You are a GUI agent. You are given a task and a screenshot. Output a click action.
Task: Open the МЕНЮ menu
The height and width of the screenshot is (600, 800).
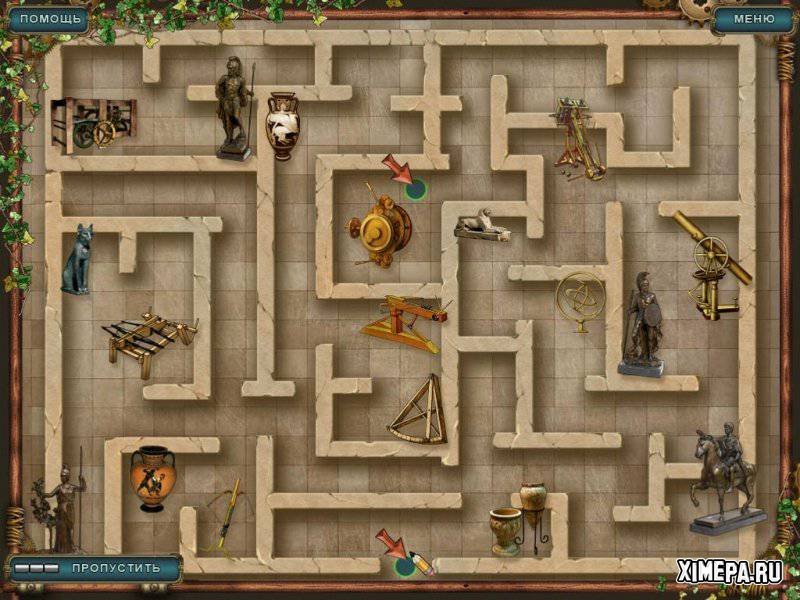tap(752, 18)
